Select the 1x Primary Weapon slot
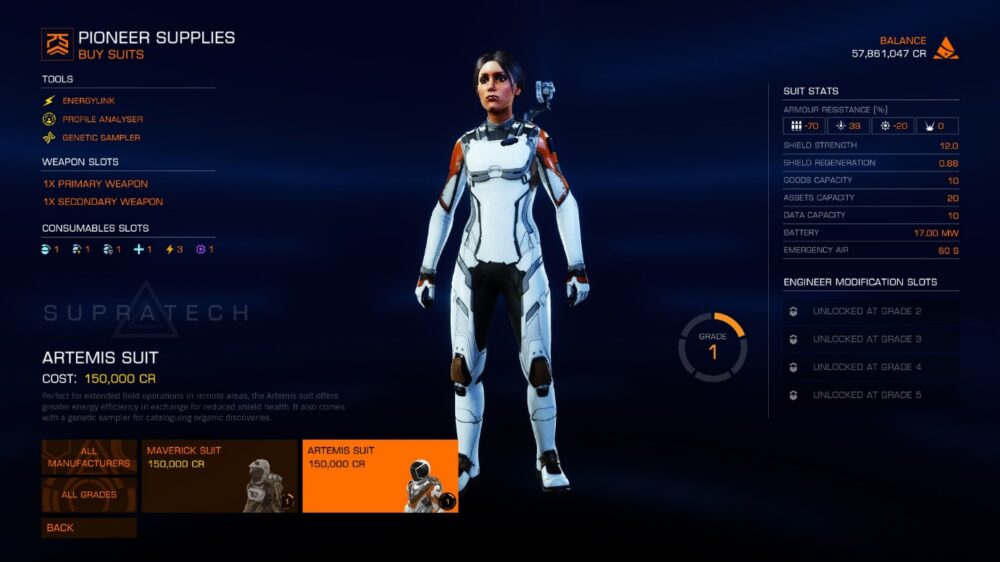The height and width of the screenshot is (562, 1000). [95, 184]
